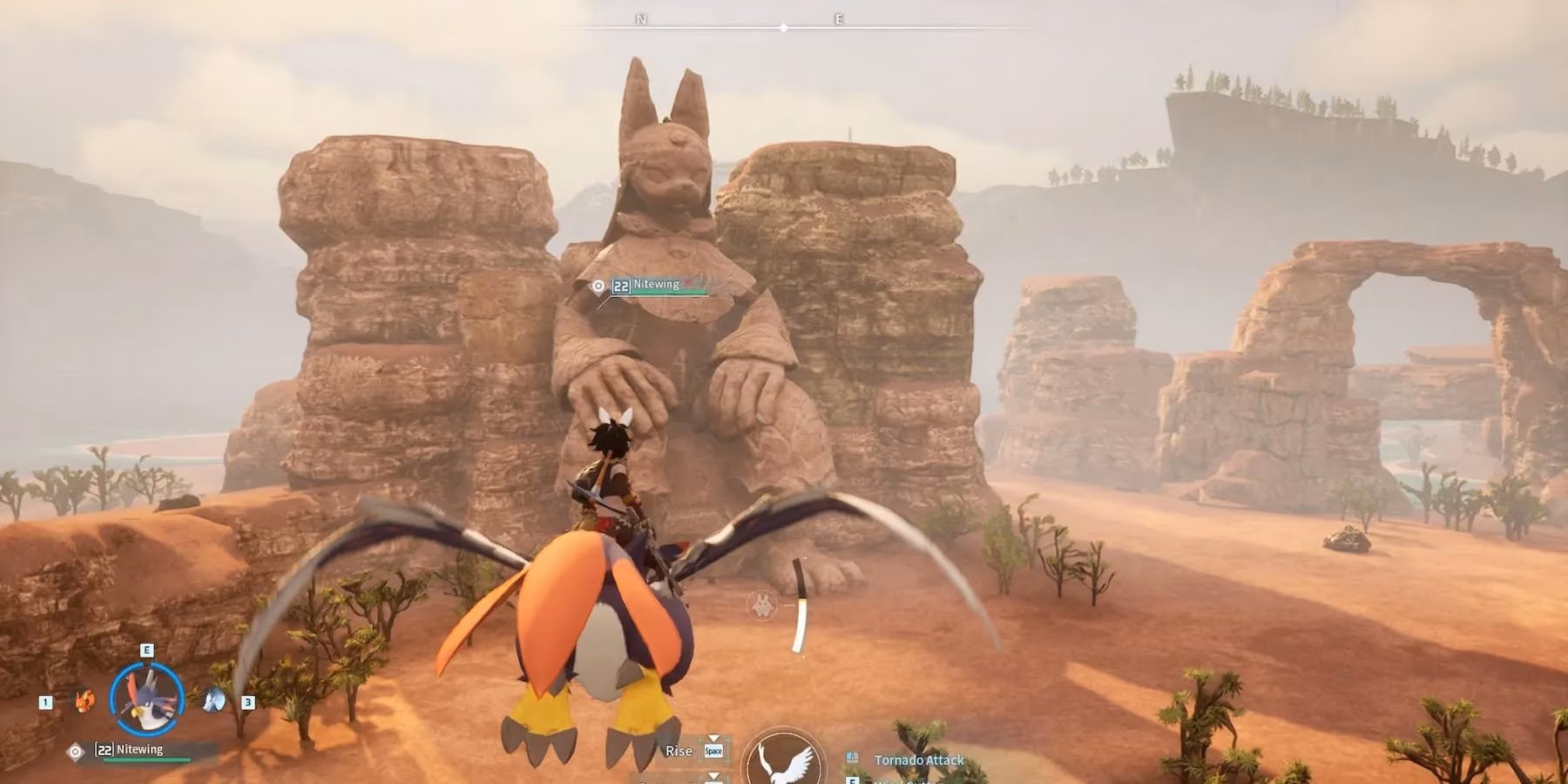Toggle the F keybind badge for Wind Cutter
1568x784 pixels.
(853, 780)
